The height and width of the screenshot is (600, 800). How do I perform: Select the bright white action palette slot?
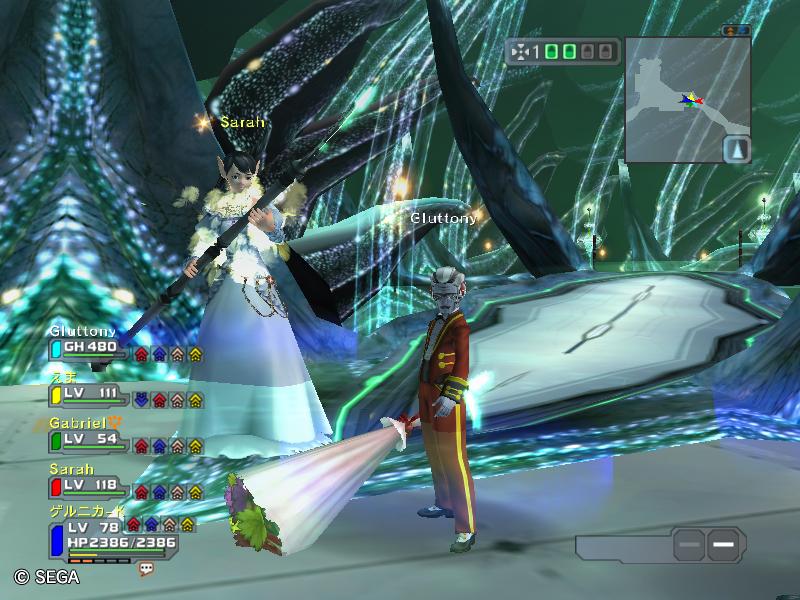click(726, 545)
